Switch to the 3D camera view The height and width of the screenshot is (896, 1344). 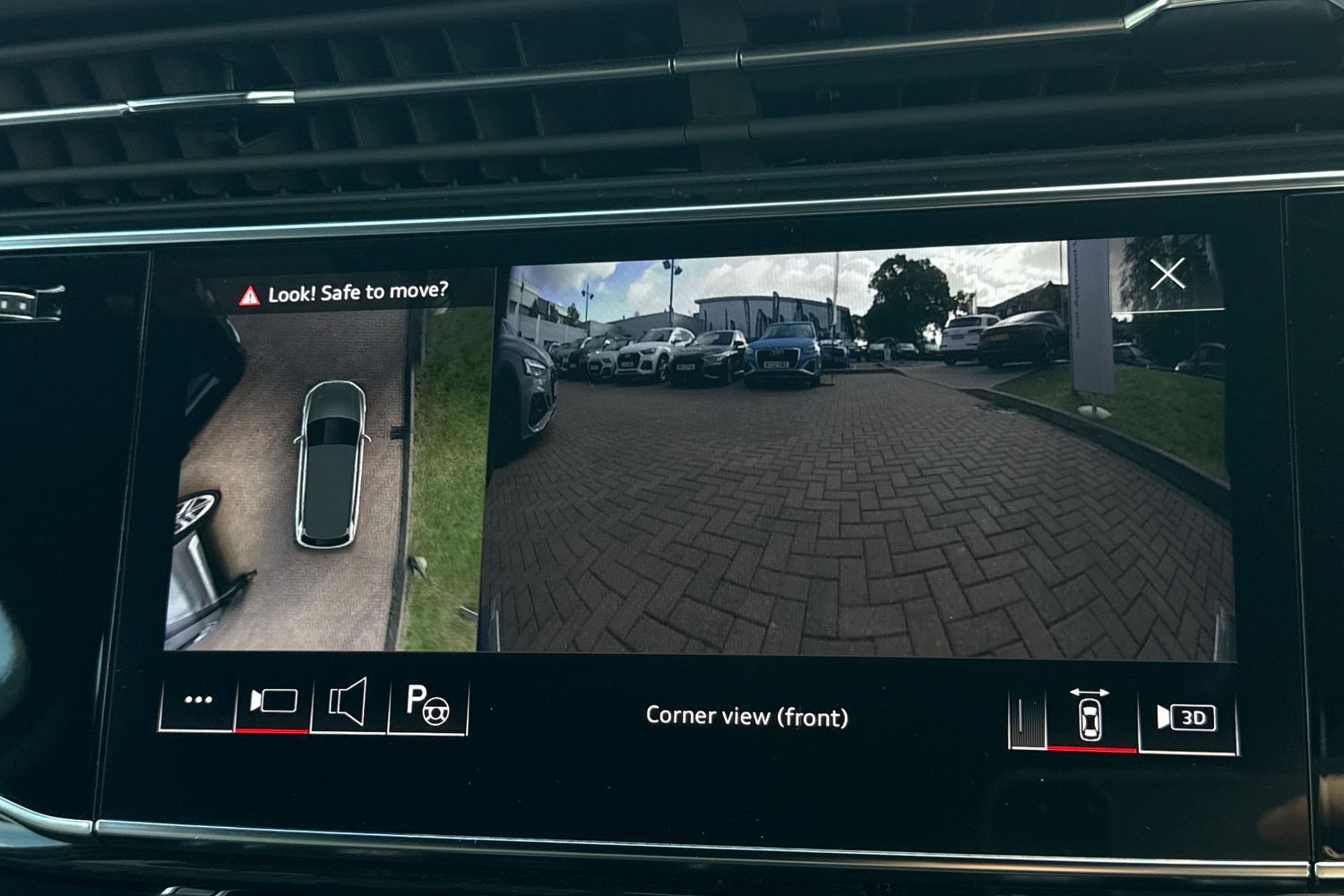(x=1186, y=718)
